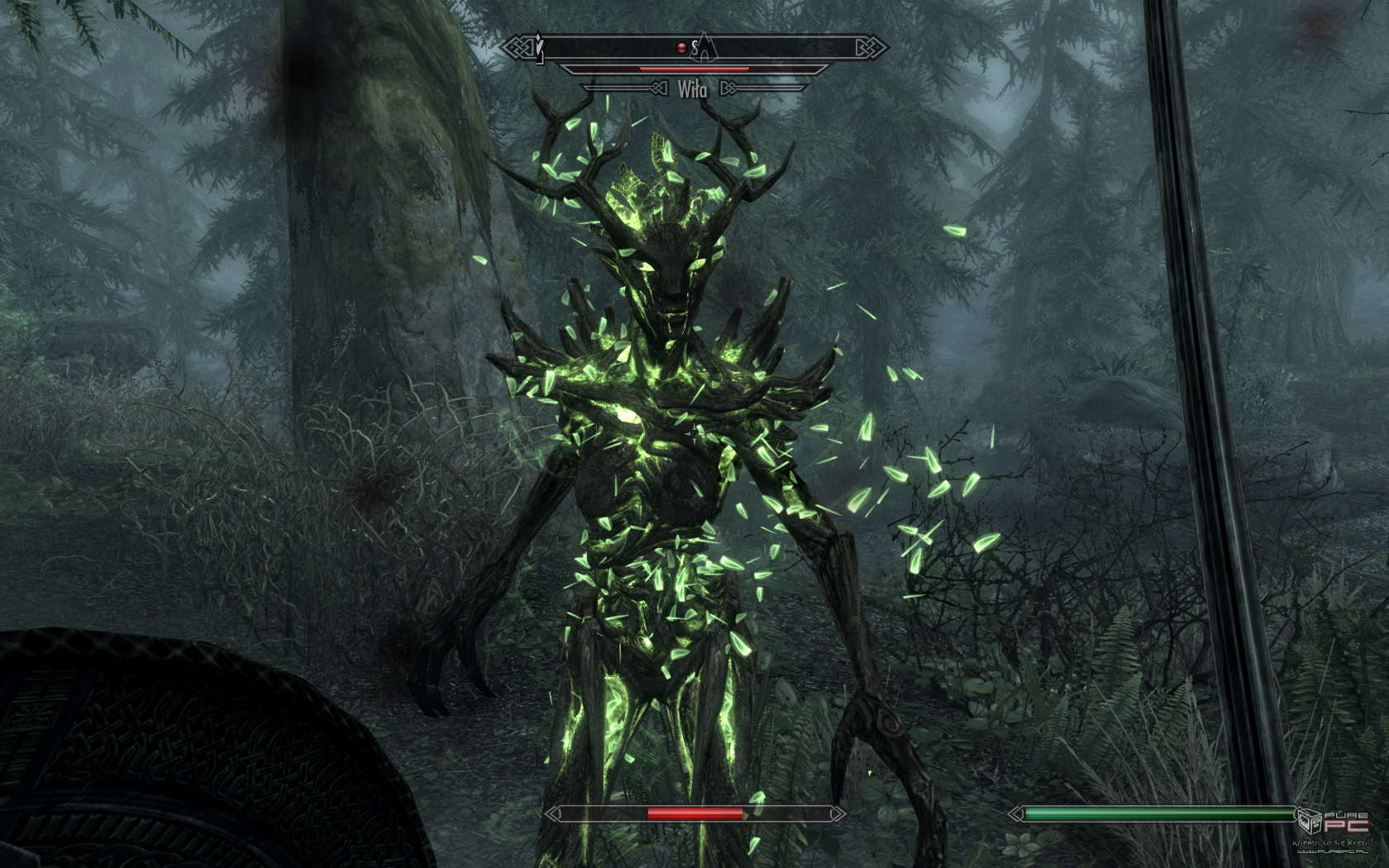Click the white marker at the compass's left end

tap(540, 48)
